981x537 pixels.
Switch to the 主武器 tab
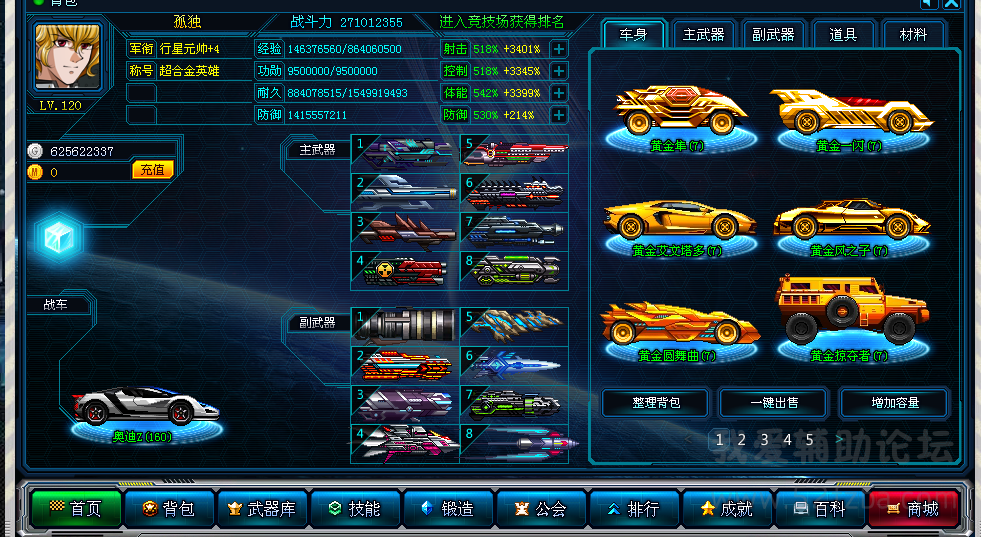coord(703,35)
